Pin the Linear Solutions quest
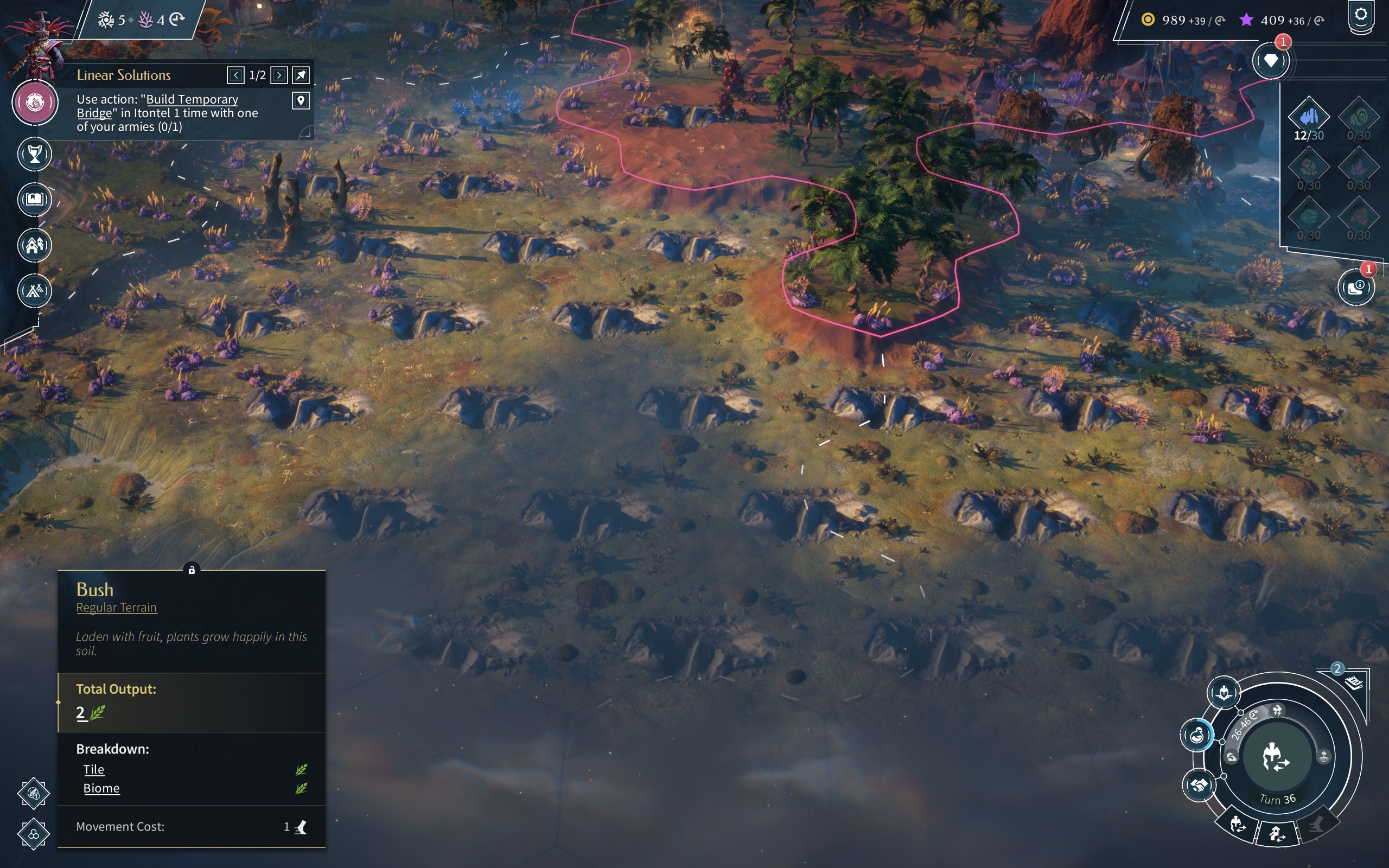The width and height of the screenshot is (1389, 868). [301, 75]
